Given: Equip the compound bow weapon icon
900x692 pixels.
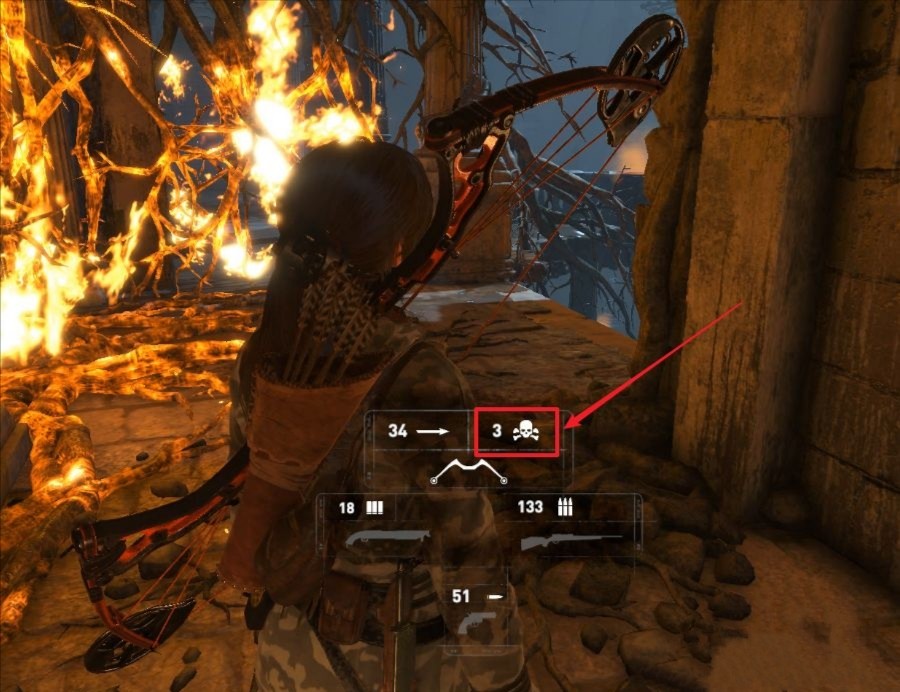Looking at the screenshot, I should (x=468, y=474).
